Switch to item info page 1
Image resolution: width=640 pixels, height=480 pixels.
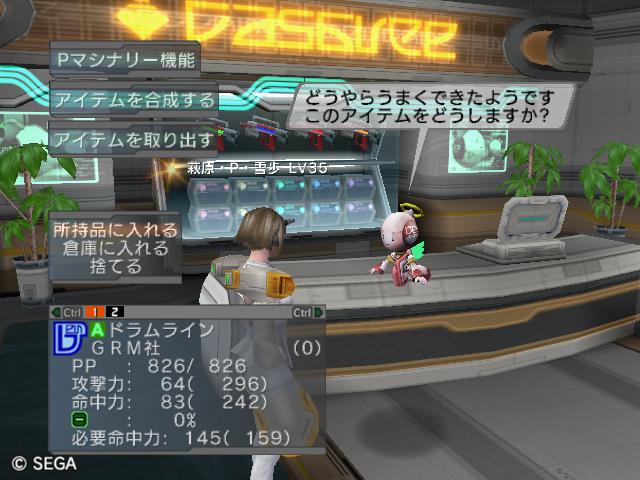click(x=101, y=312)
